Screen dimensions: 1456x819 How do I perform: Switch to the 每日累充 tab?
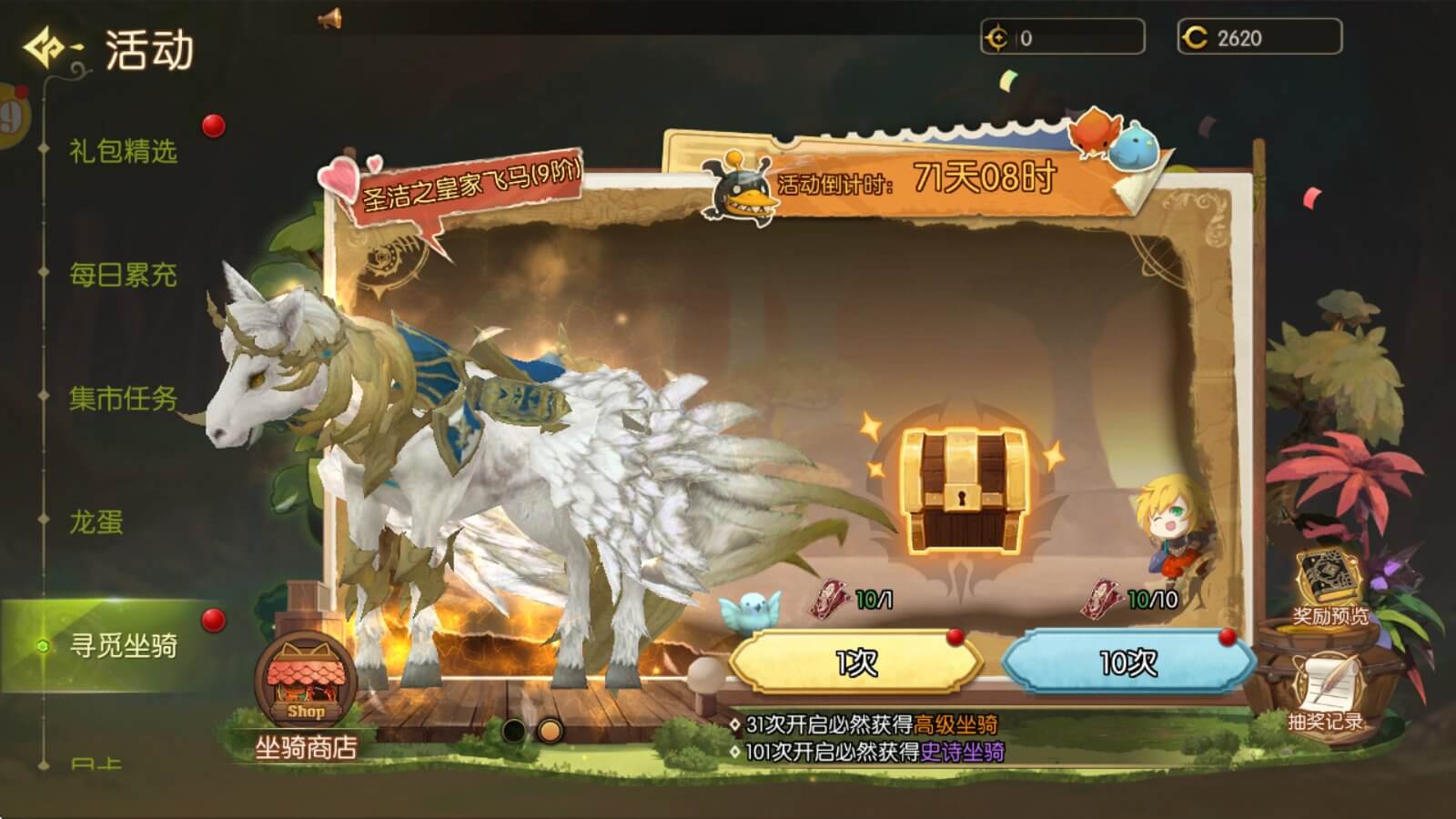click(123, 275)
